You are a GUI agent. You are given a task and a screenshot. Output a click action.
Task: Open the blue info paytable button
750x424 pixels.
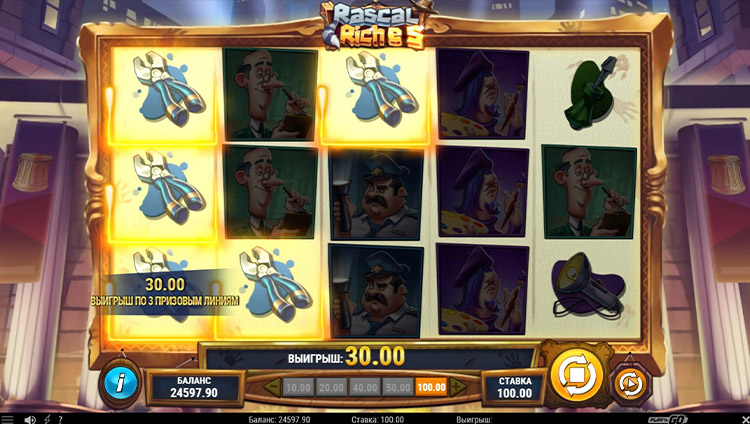pyautogui.click(x=121, y=381)
